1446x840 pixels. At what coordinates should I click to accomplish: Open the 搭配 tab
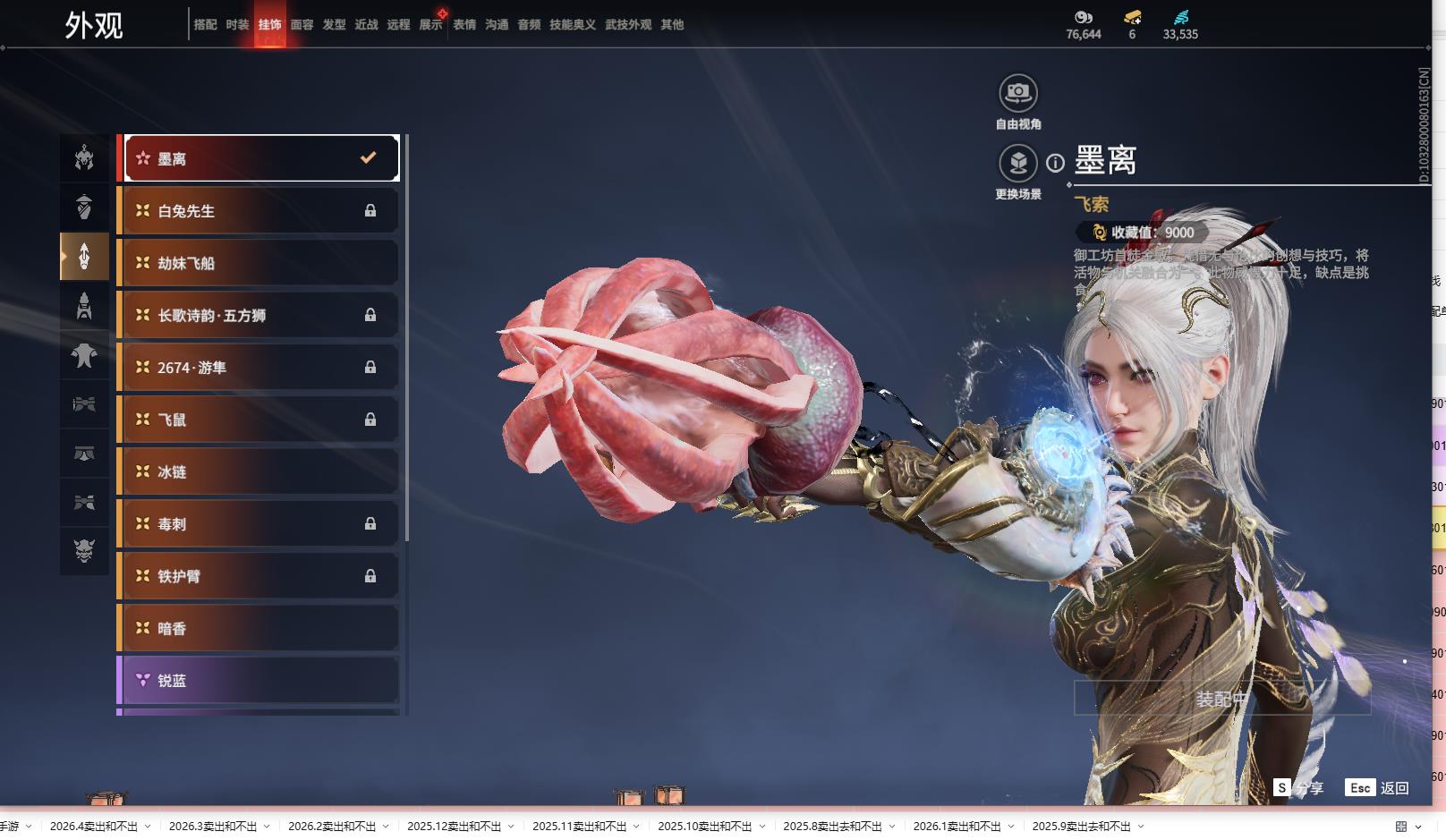pyautogui.click(x=205, y=25)
